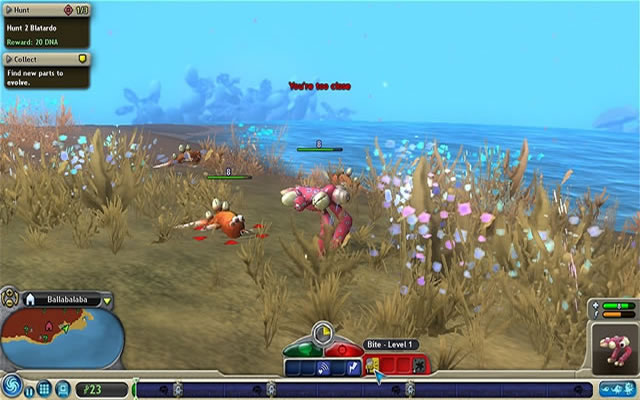Viewport: 640px width, 400px height.
Task: Collapse the Collect mission panel
Action: pos(9,59)
